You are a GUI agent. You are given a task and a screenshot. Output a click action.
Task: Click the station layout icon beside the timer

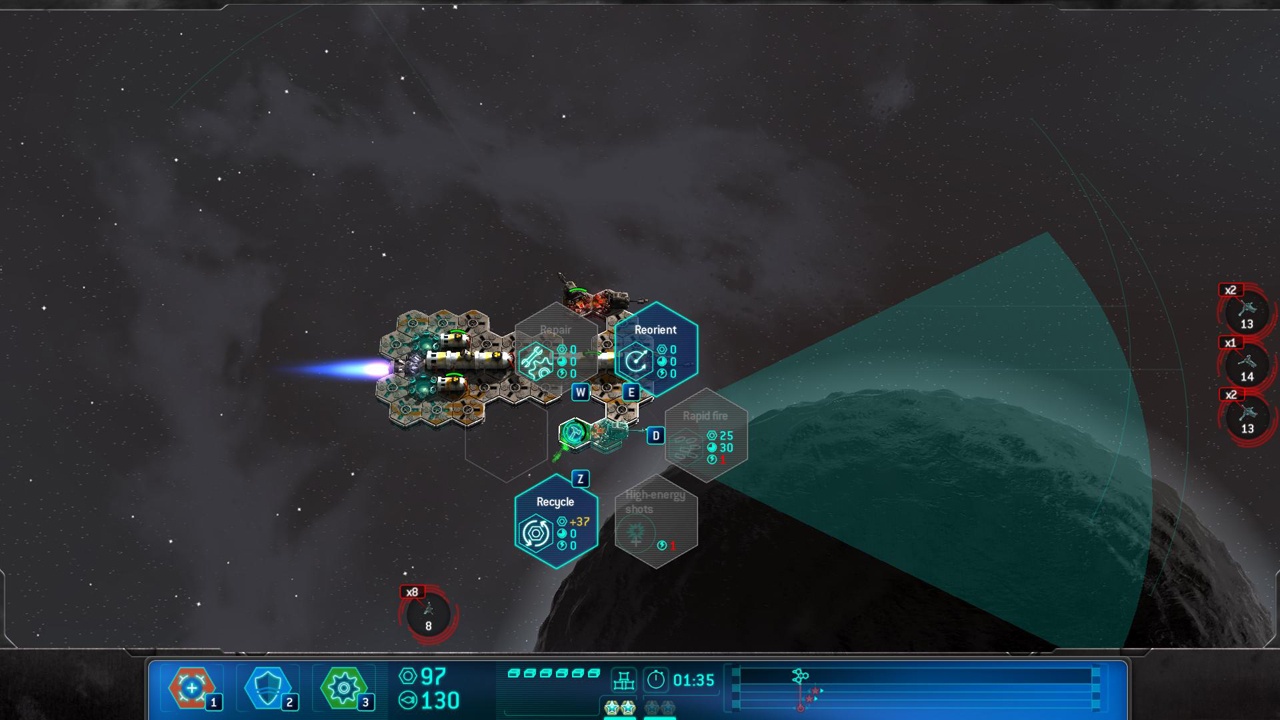(x=624, y=681)
